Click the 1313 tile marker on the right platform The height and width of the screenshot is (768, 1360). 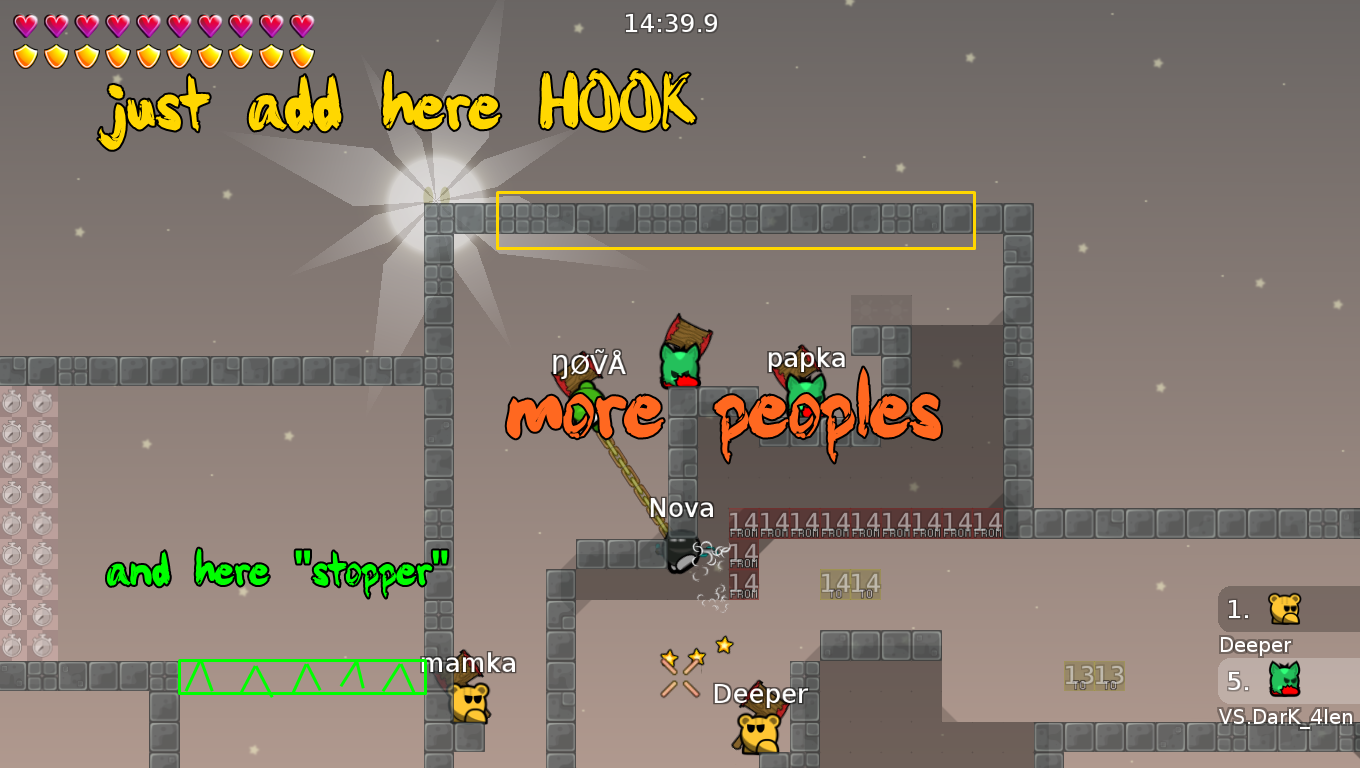pos(1093,674)
